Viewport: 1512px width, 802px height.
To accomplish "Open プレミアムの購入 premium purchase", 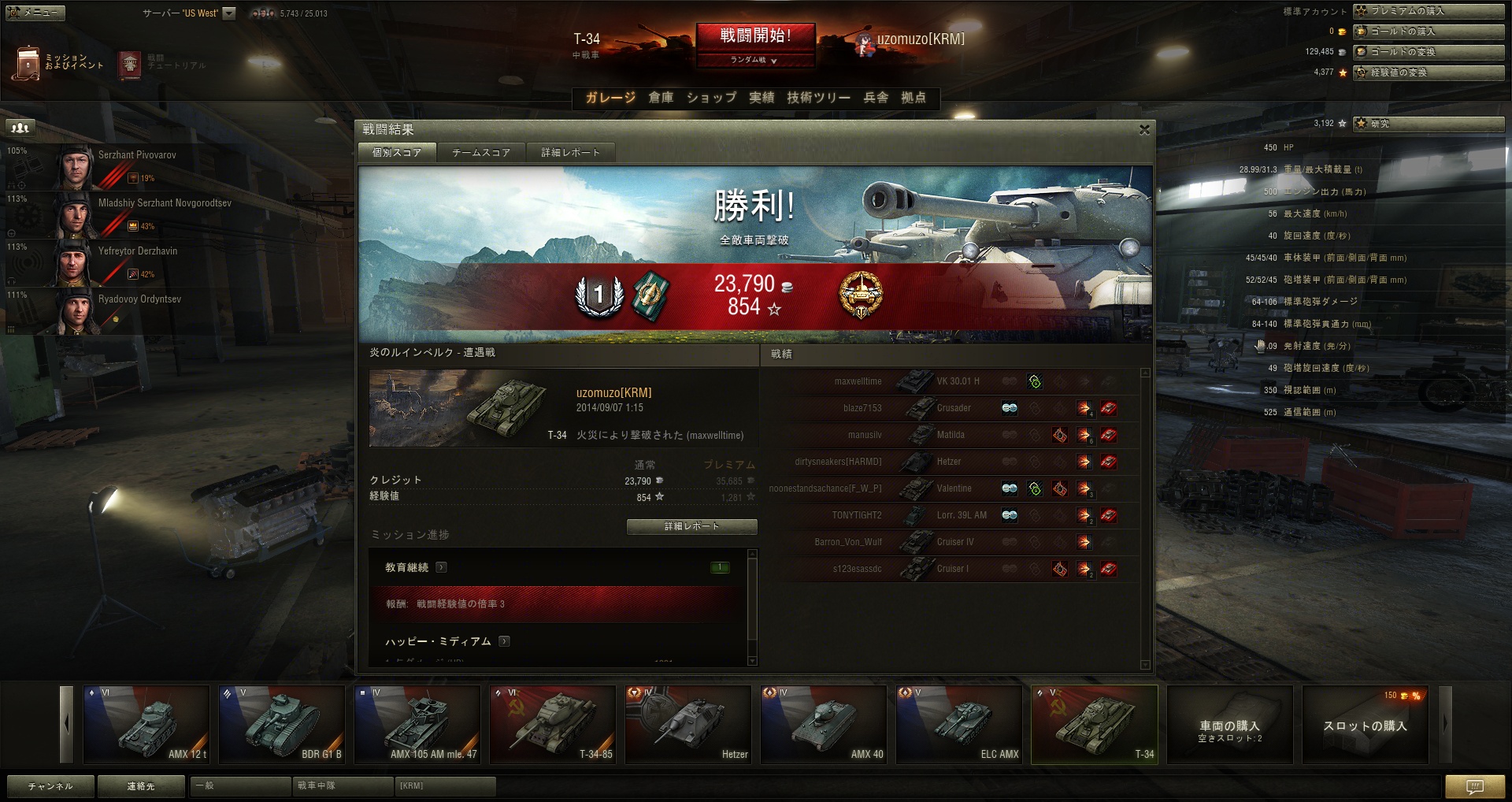I will click(1428, 11).
